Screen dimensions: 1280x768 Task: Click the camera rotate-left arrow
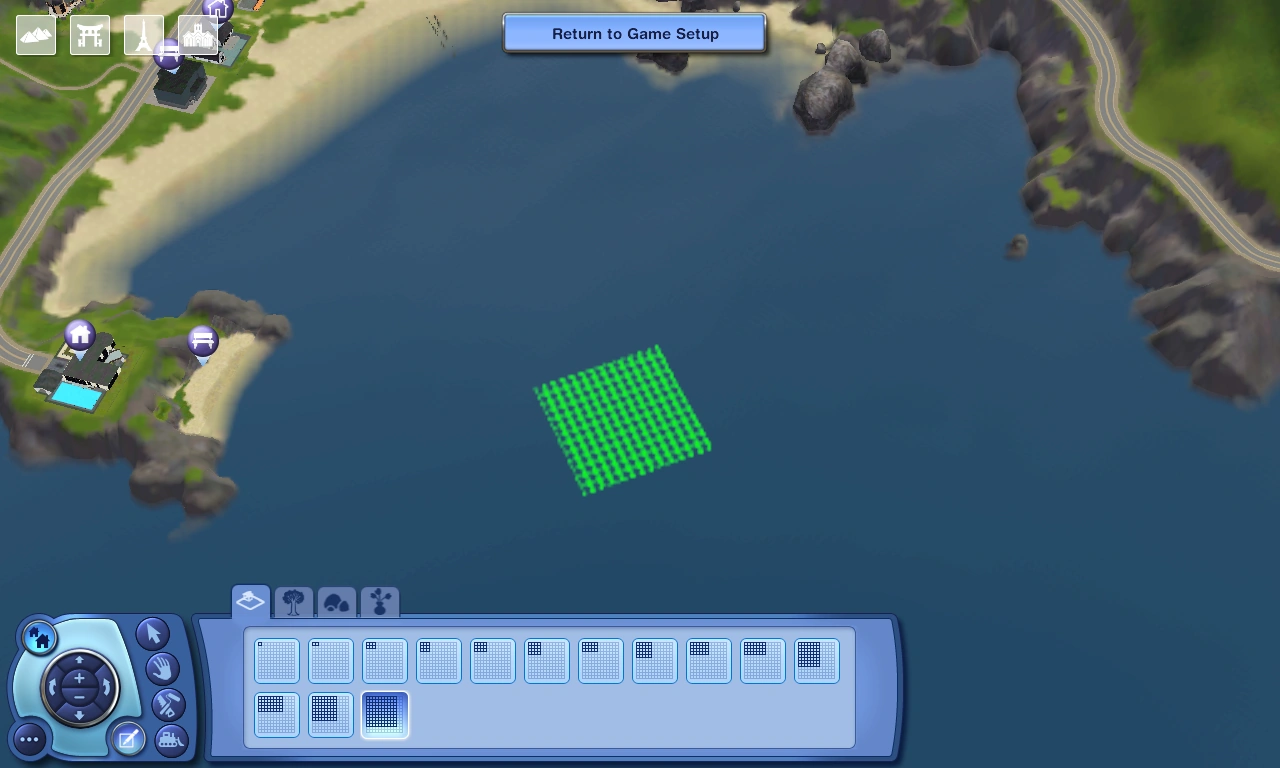(52, 684)
